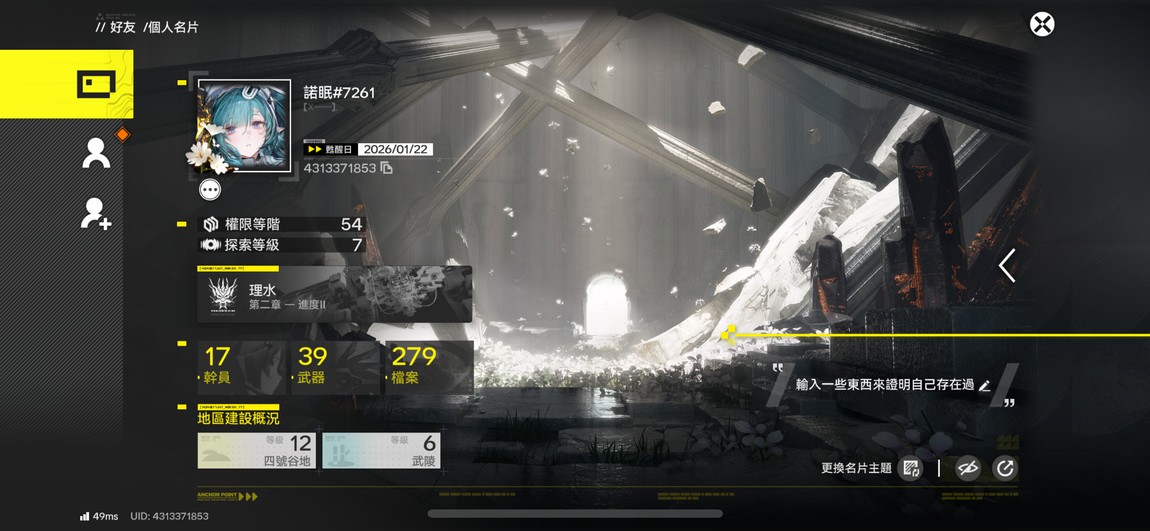Open the 理水 chapter progress banner
The height and width of the screenshot is (531, 1150).
[x=335, y=295]
